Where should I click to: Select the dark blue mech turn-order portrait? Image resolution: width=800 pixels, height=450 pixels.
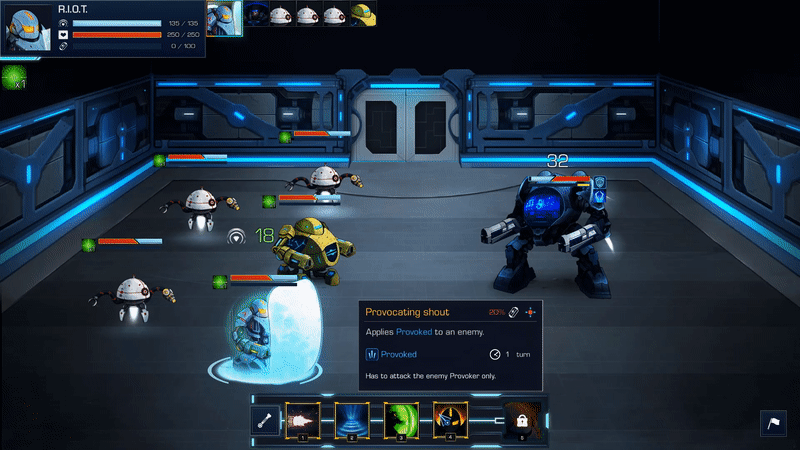258,15
